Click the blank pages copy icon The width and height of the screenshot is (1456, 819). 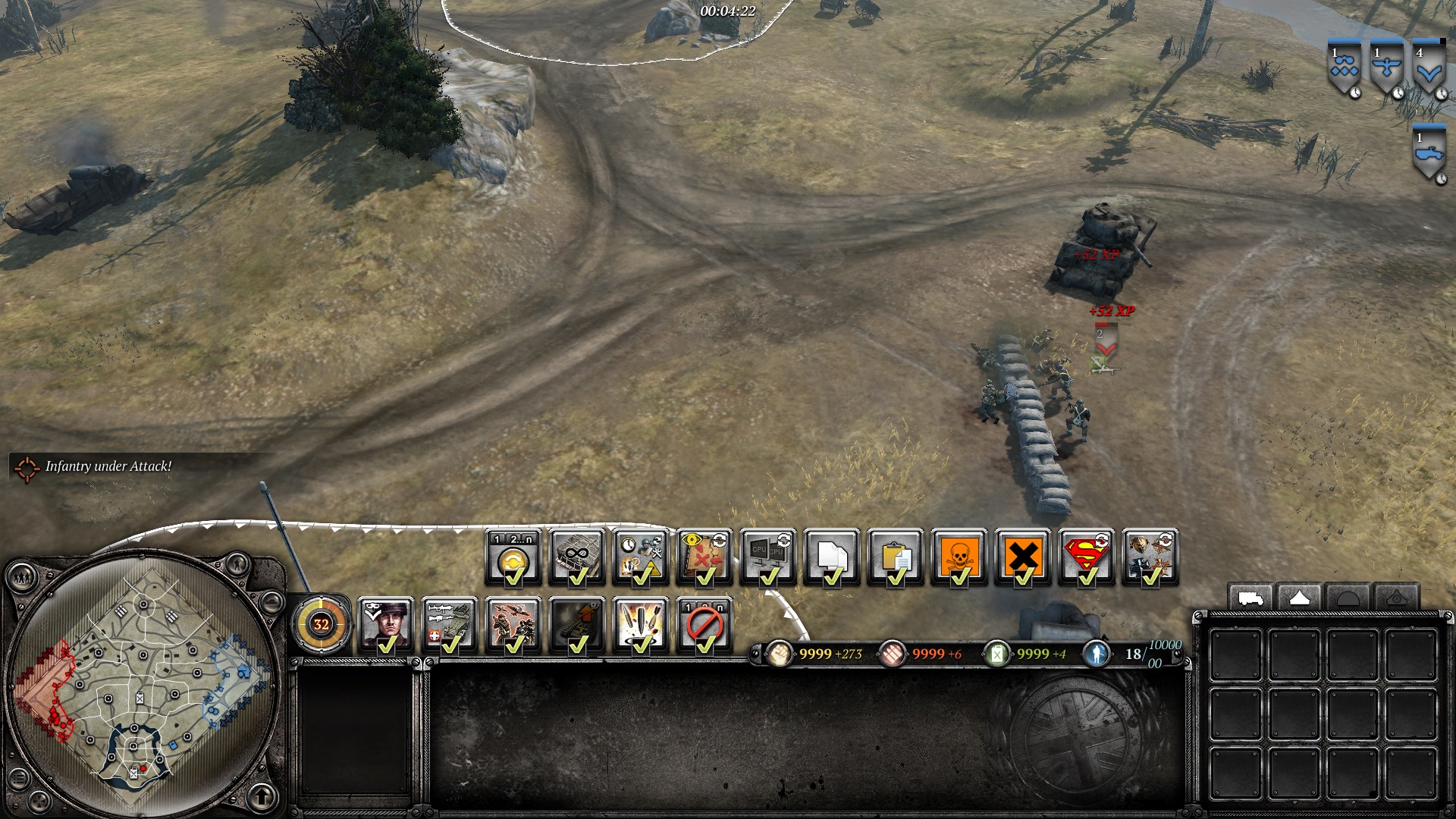click(x=832, y=557)
